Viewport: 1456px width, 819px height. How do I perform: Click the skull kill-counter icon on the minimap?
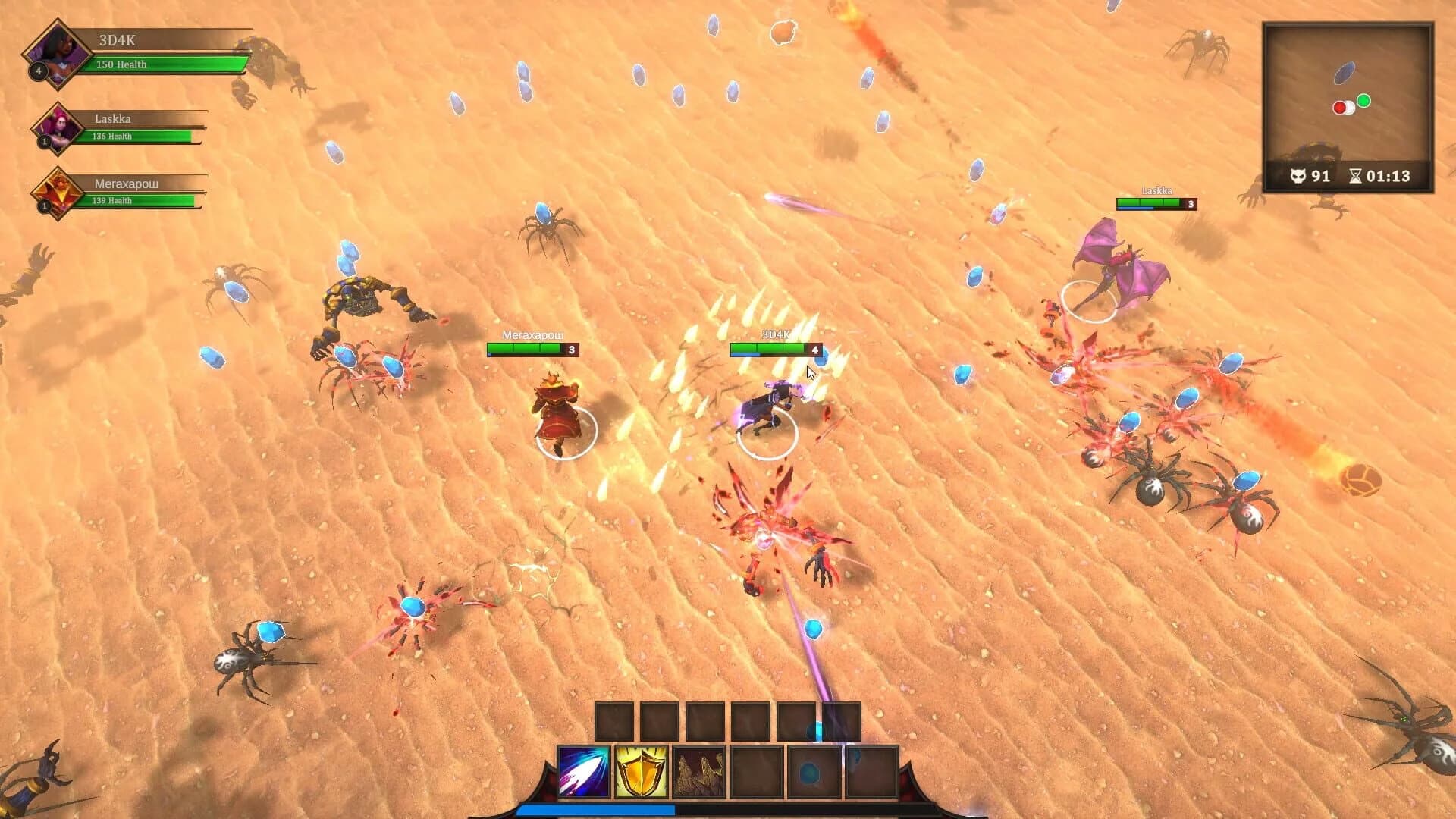[x=1298, y=176]
